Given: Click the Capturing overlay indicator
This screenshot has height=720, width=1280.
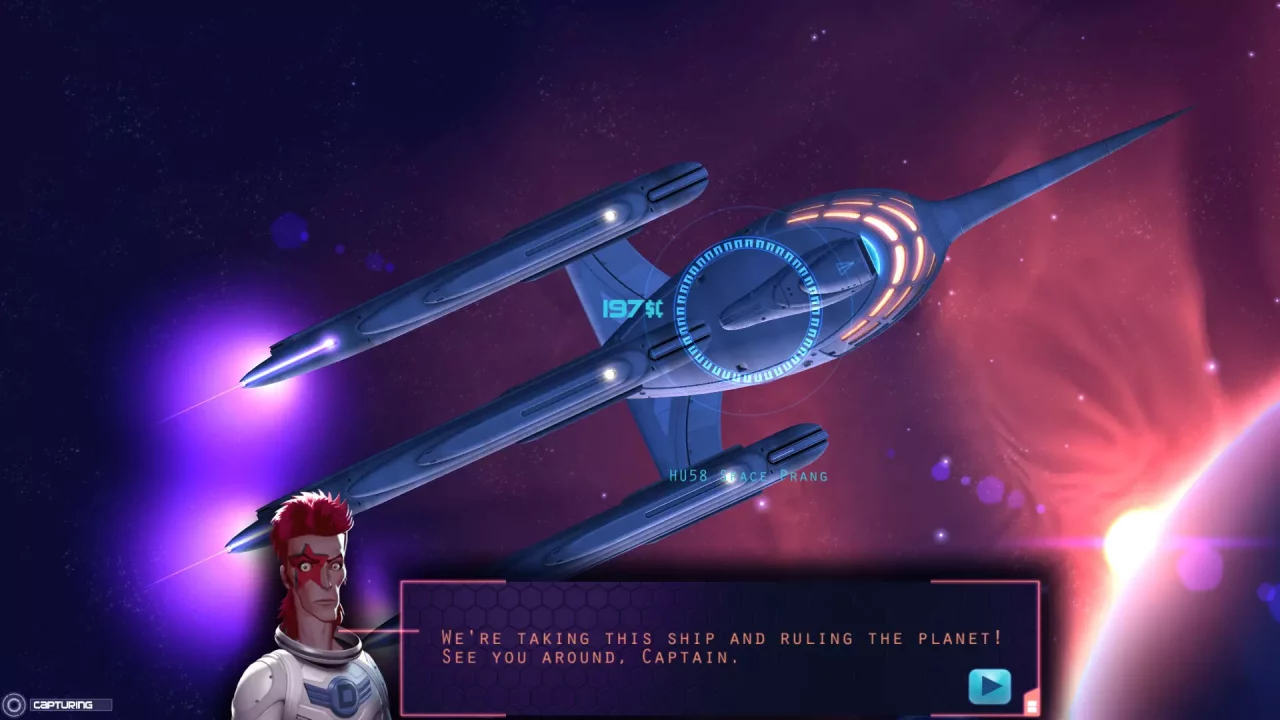Looking at the screenshot, I should click(58, 705).
